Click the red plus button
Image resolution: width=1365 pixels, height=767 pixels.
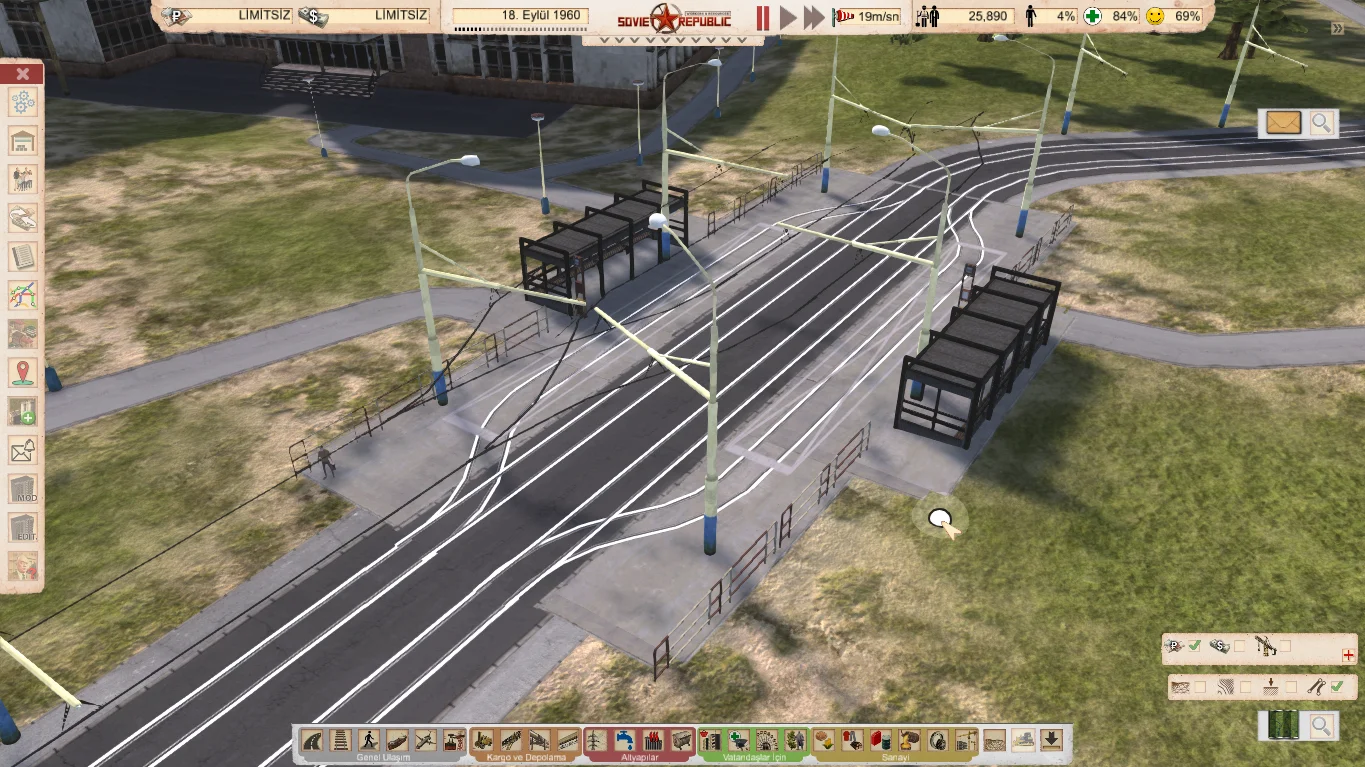1348,656
